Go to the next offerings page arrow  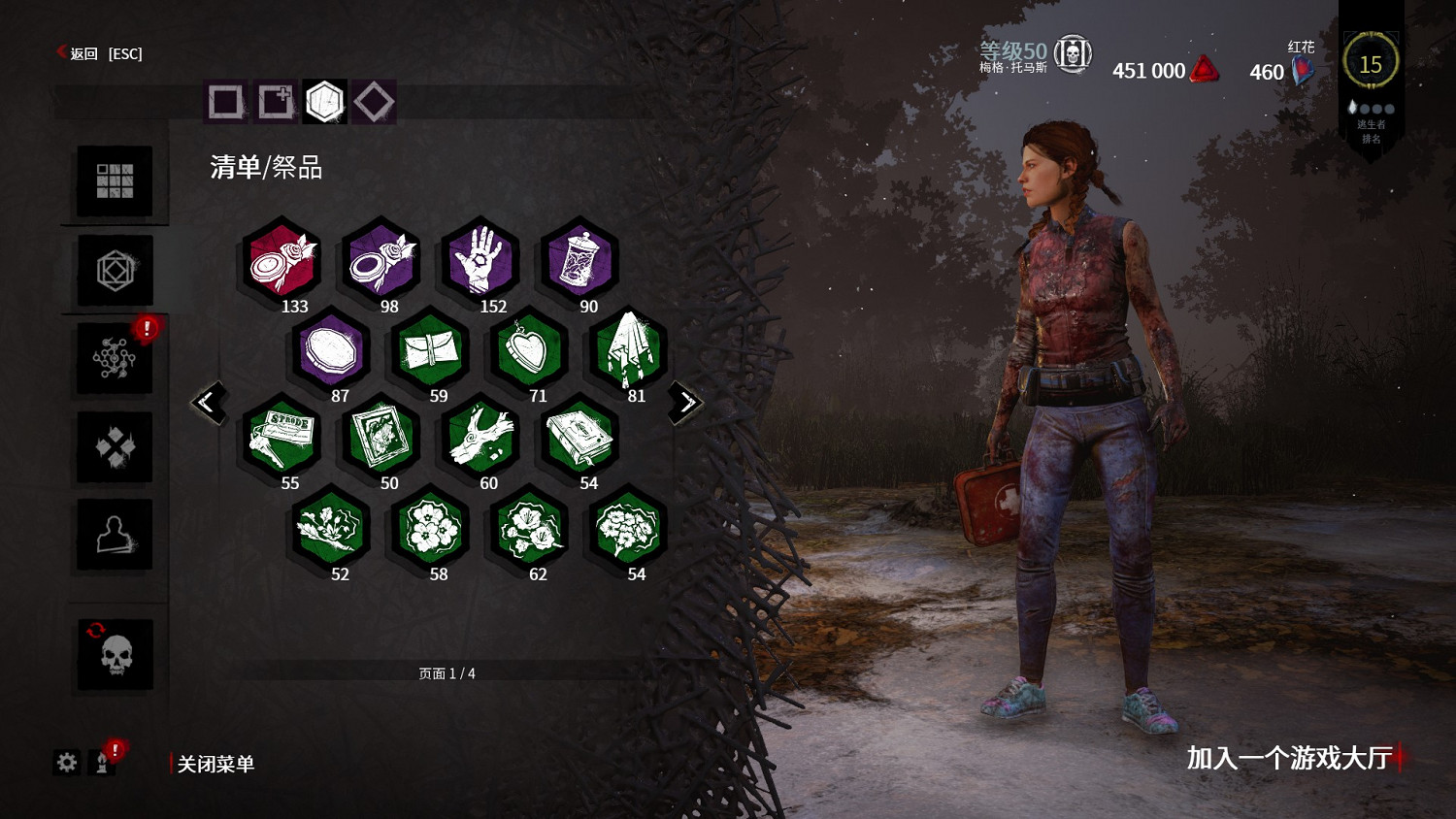(686, 401)
